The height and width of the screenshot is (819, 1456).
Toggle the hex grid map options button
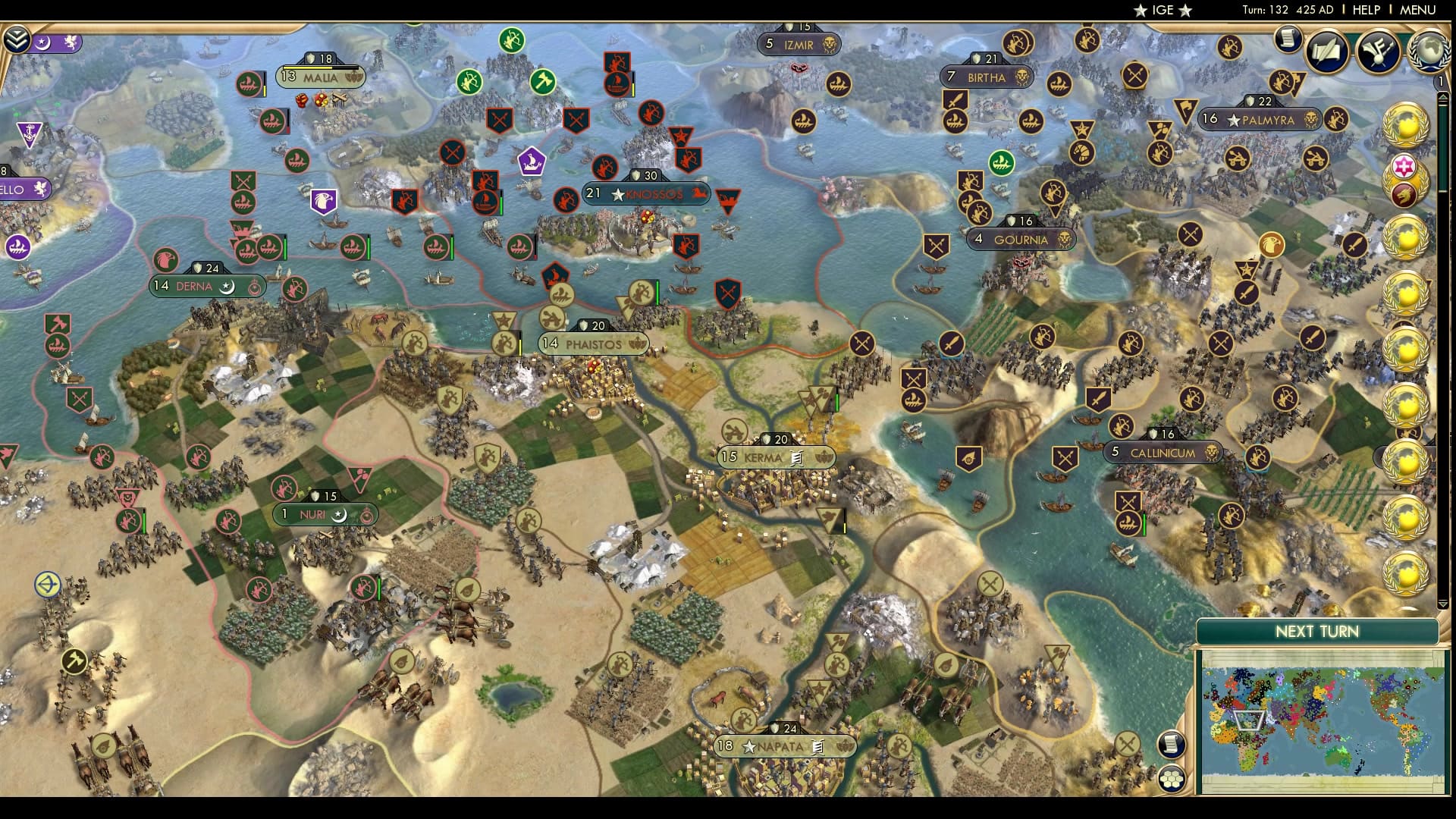(1172, 778)
